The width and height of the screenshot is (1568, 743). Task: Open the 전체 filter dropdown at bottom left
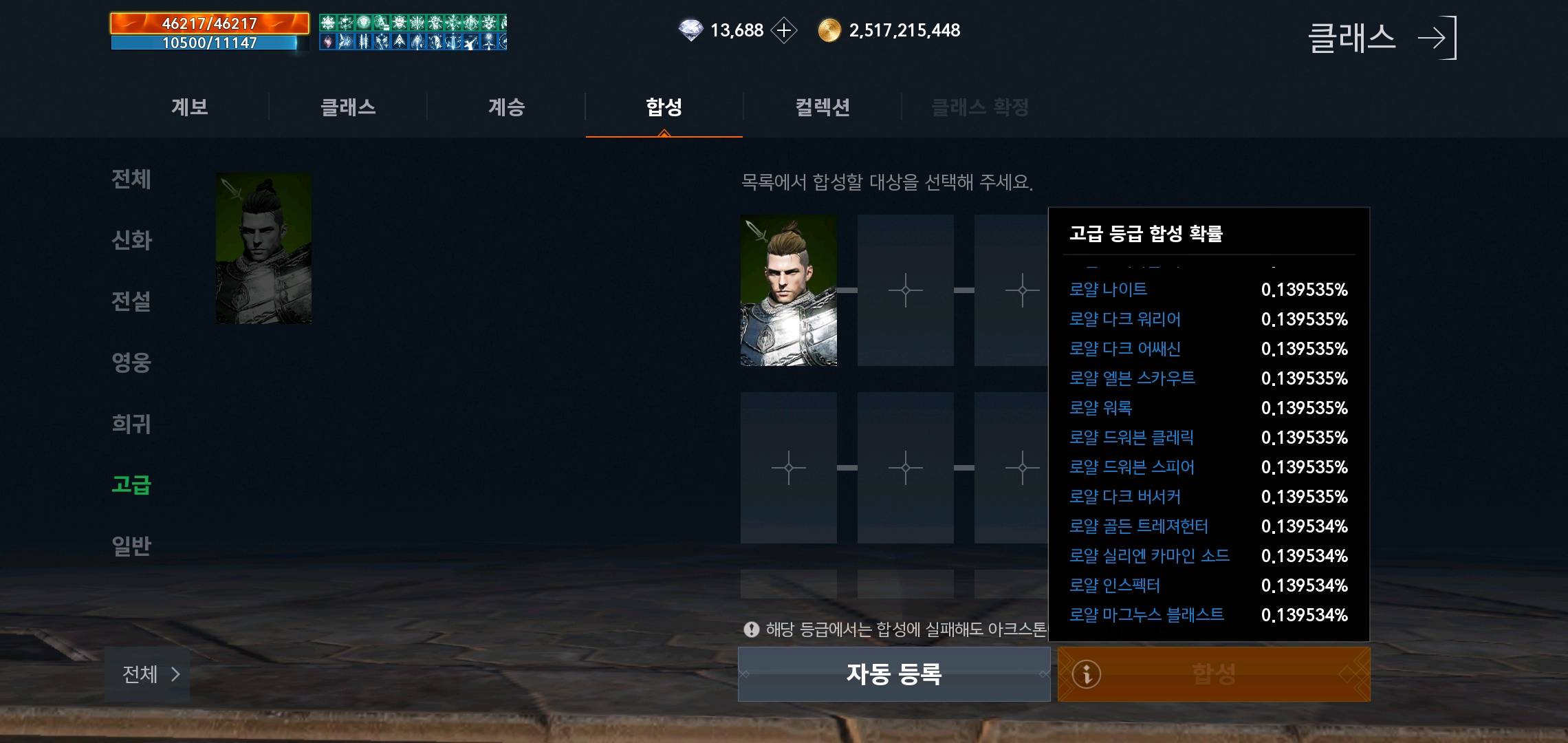pos(146,675)
